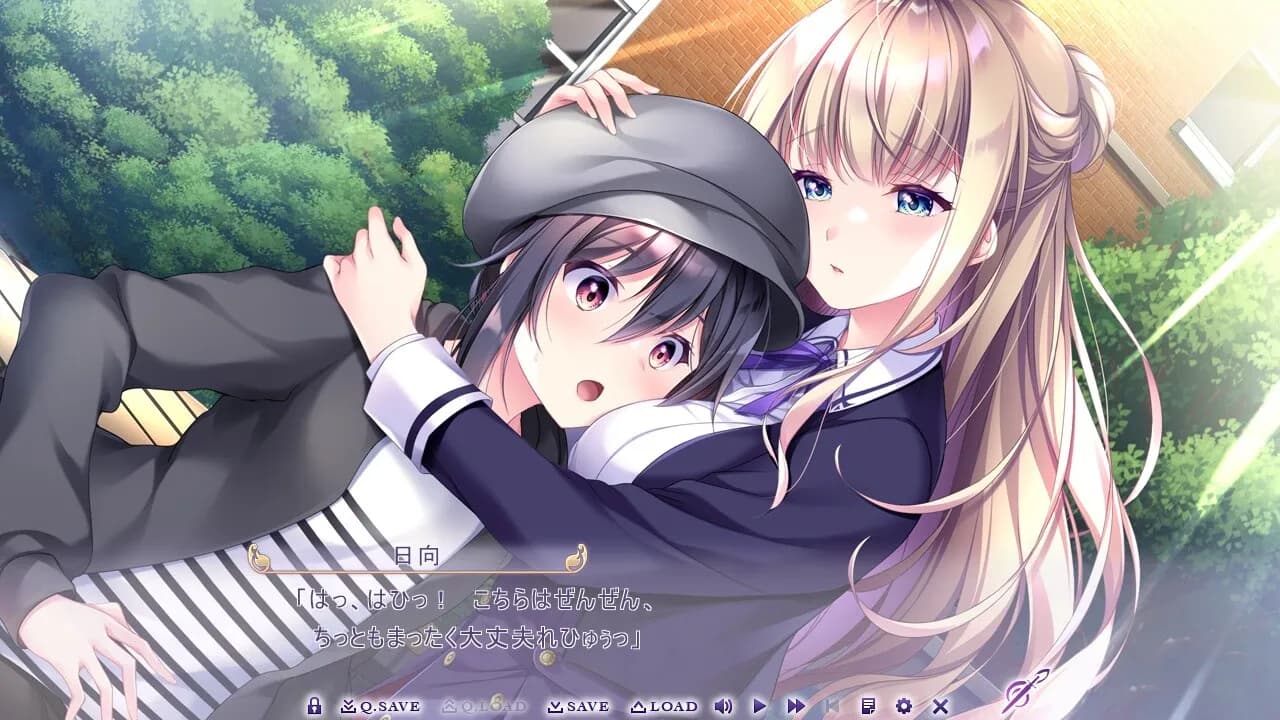The image size is (1280, 720).
Task: Open the LOAD screen
Action: pos(666,705)
